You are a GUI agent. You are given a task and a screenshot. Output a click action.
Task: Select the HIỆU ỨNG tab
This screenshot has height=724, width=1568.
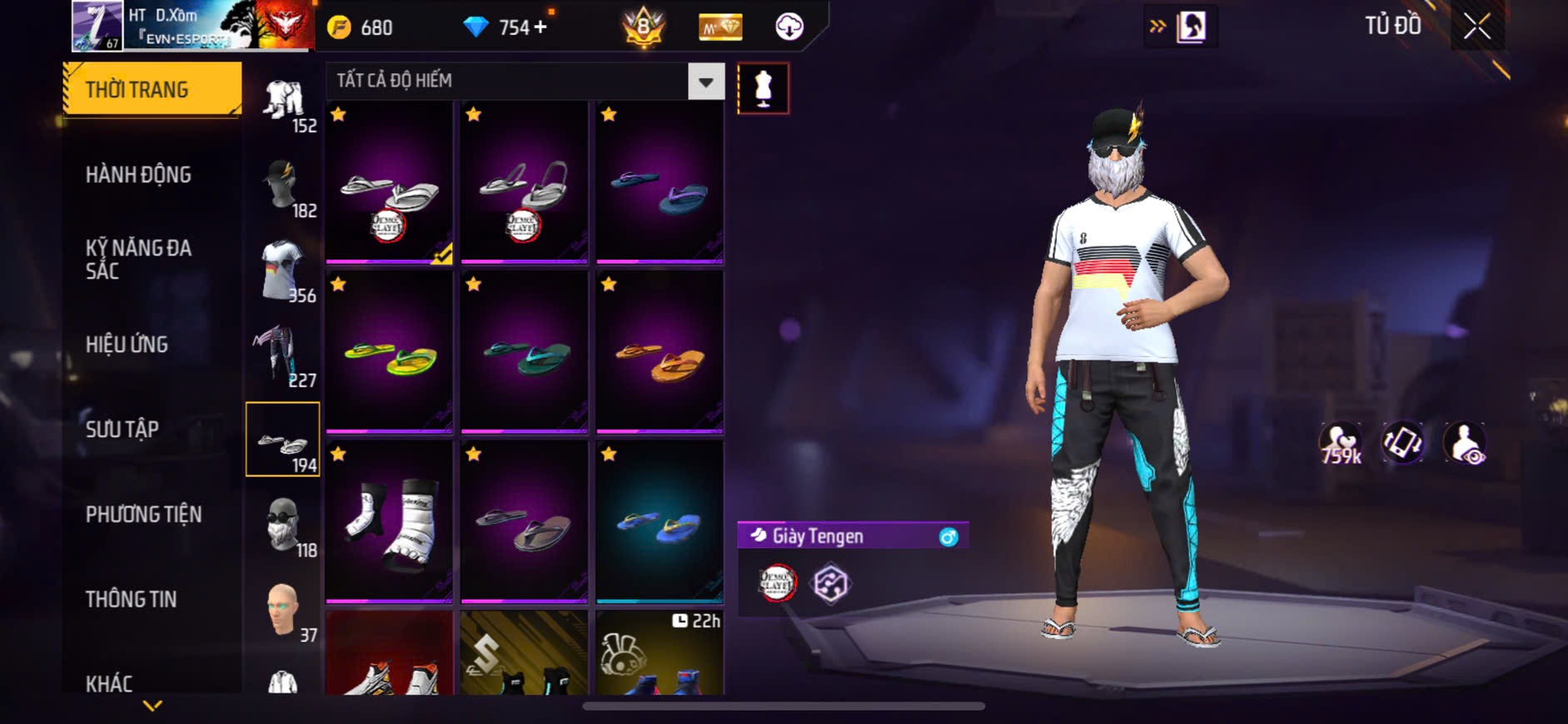127,345
